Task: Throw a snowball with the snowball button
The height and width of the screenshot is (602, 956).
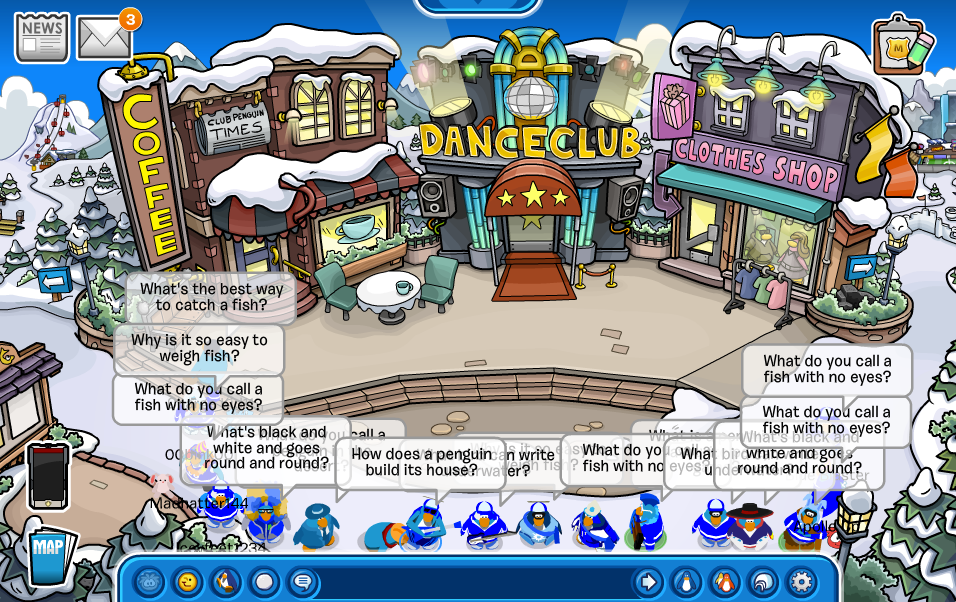Action: [264, 581]
